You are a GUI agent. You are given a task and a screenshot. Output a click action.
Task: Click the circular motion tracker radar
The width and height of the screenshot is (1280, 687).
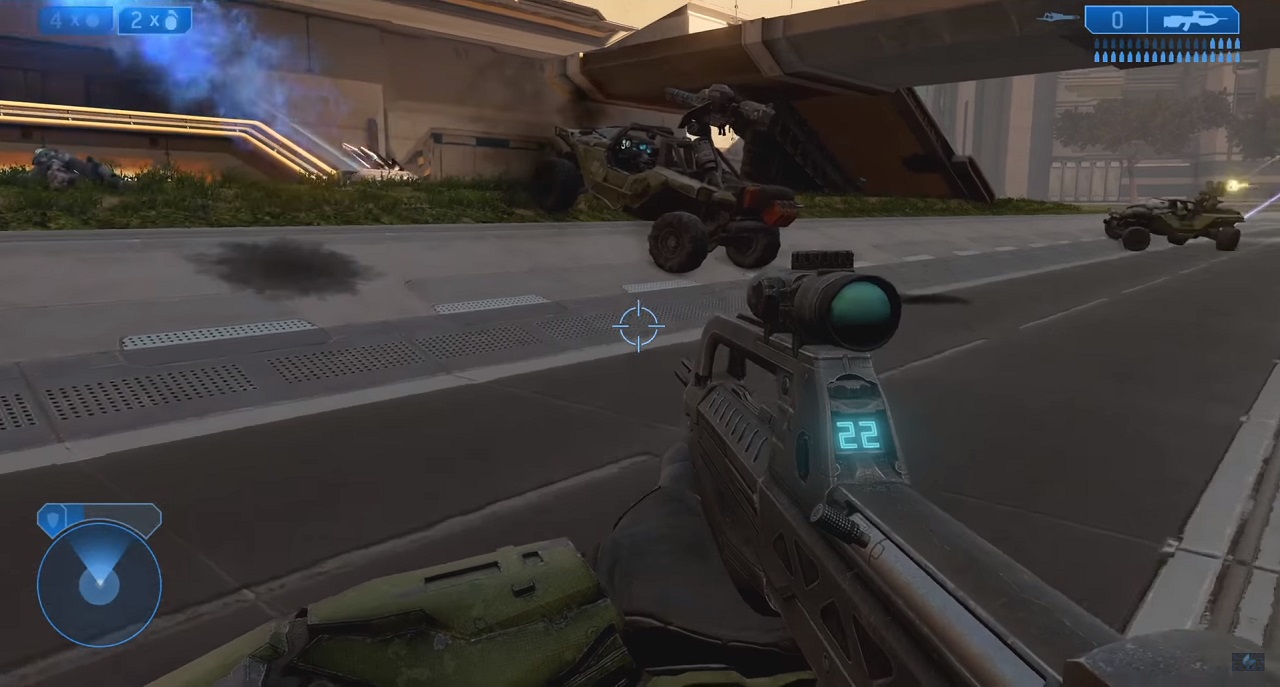pyautogui.click(x=99, y=582)
